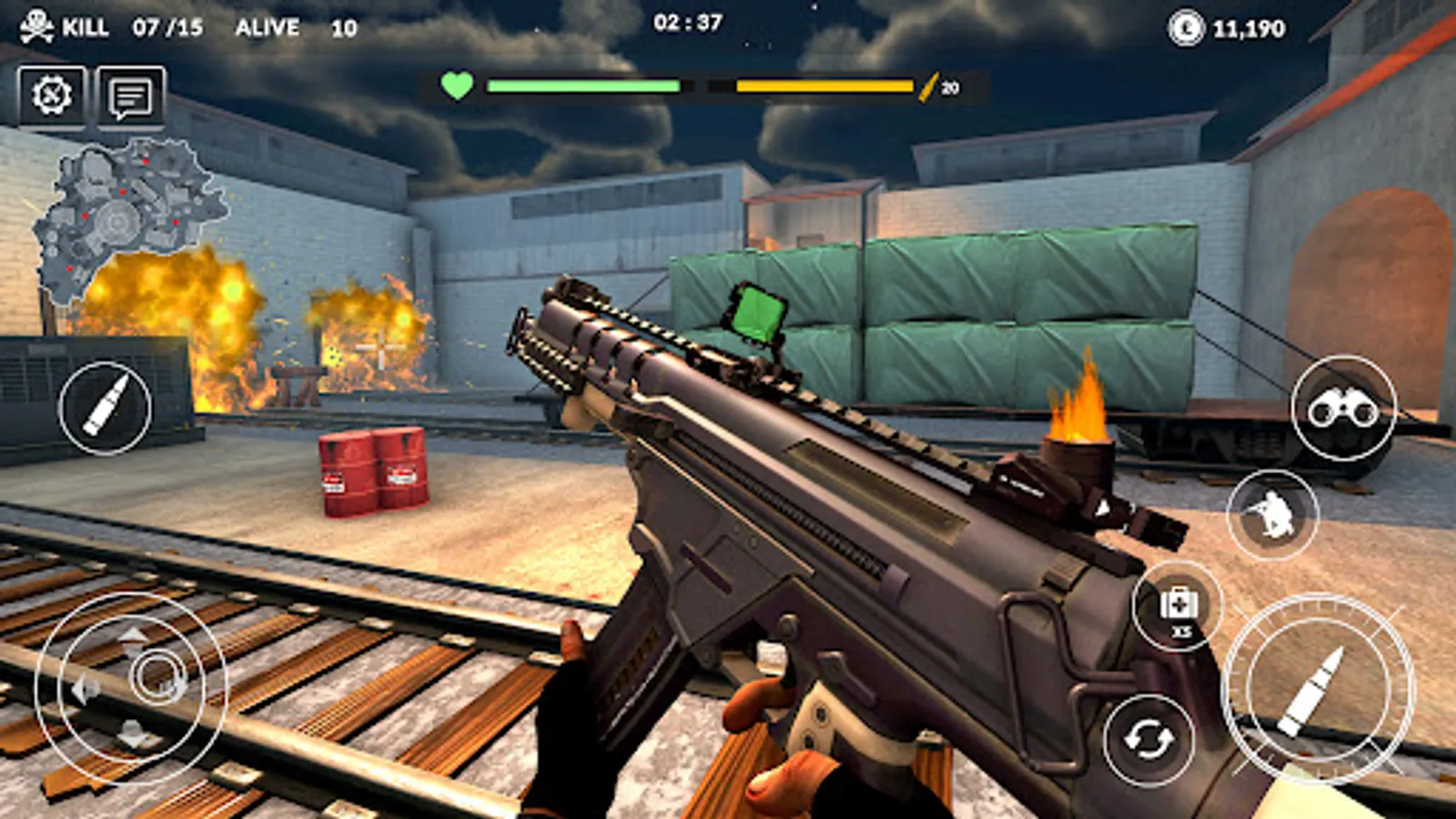Tap the coin currency icon
Screen dimensions: 1456x819
tap(1183, 28)
